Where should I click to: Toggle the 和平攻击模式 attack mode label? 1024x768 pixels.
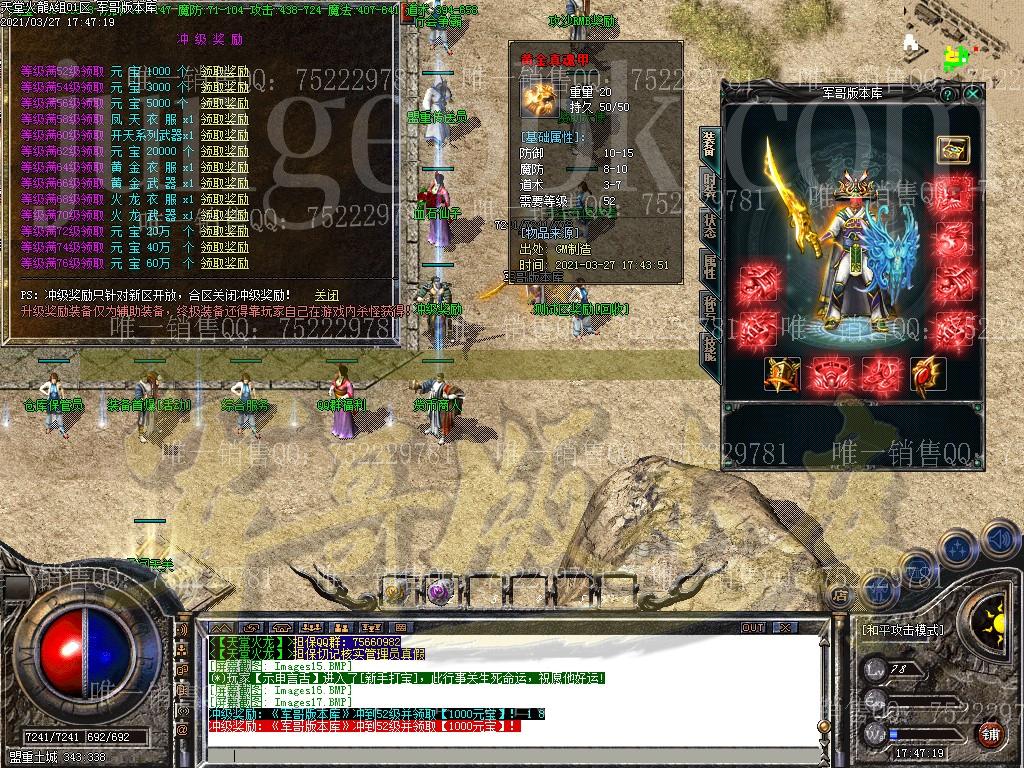(902, 631)
